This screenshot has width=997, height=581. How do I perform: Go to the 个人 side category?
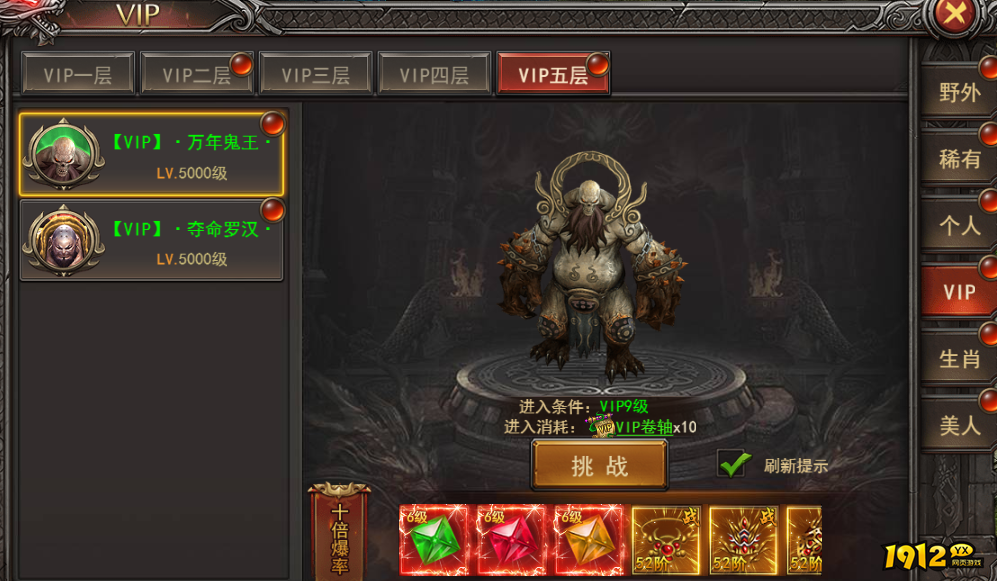(959, 226)
